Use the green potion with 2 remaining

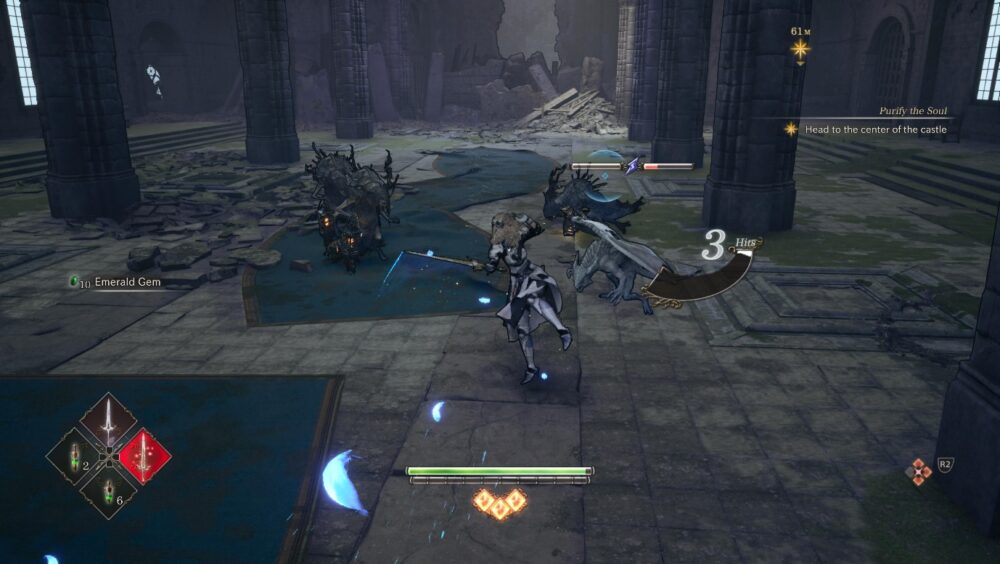click(x=72, y=457)
